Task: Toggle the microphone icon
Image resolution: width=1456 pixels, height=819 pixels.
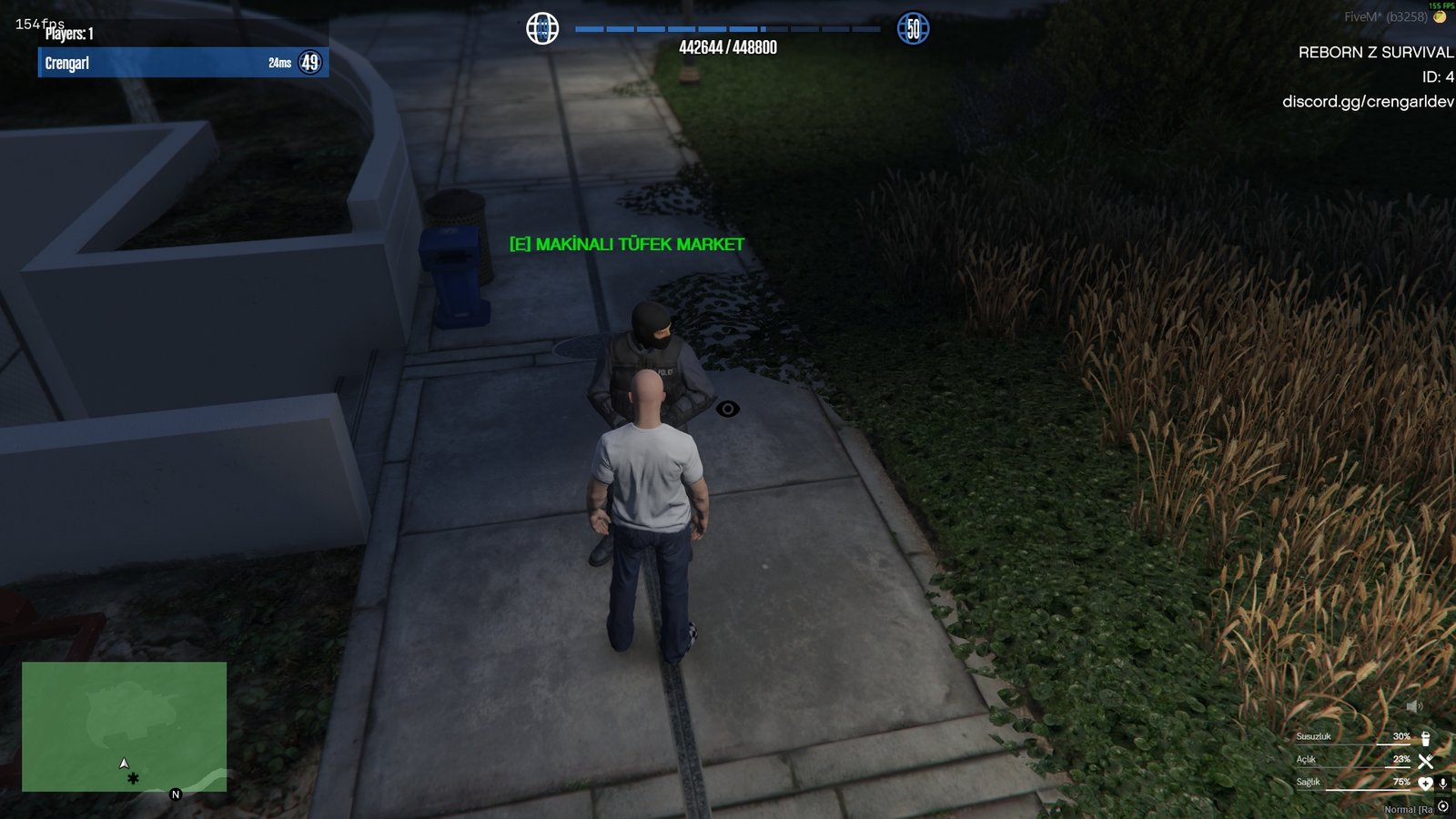Action: [x=1443, y=784]
